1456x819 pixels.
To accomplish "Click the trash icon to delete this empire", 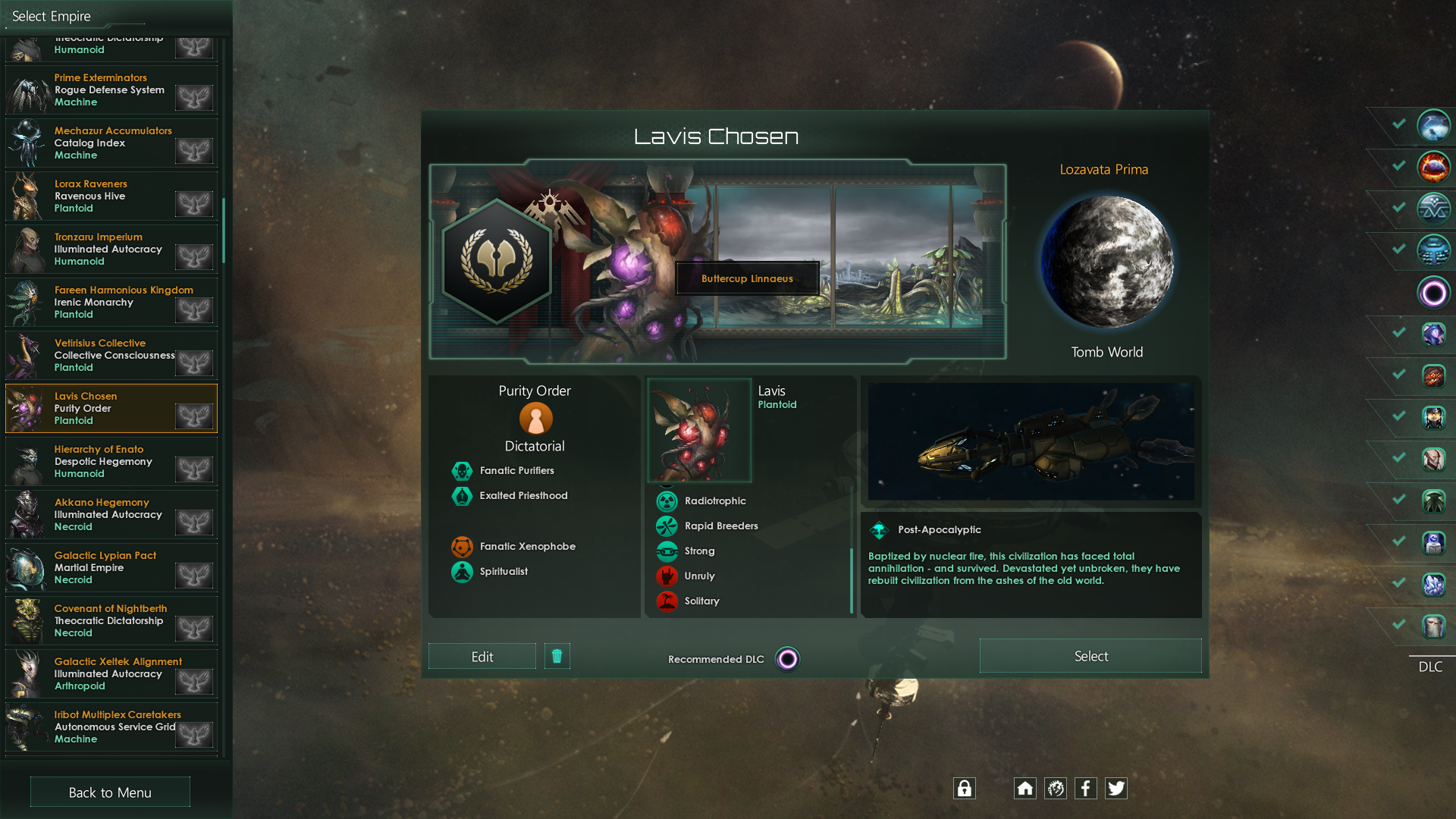I will [557, 656].
